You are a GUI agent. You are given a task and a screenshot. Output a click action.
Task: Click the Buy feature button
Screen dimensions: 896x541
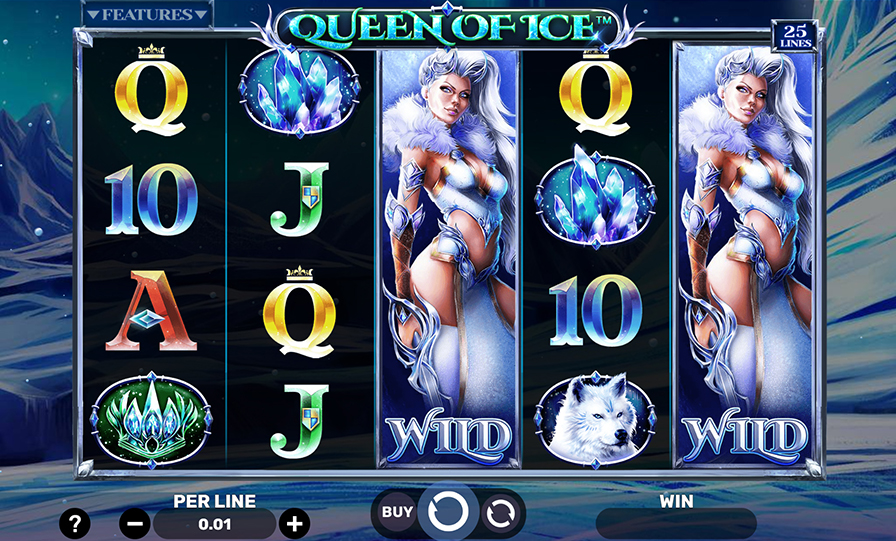tap(397, 513)
